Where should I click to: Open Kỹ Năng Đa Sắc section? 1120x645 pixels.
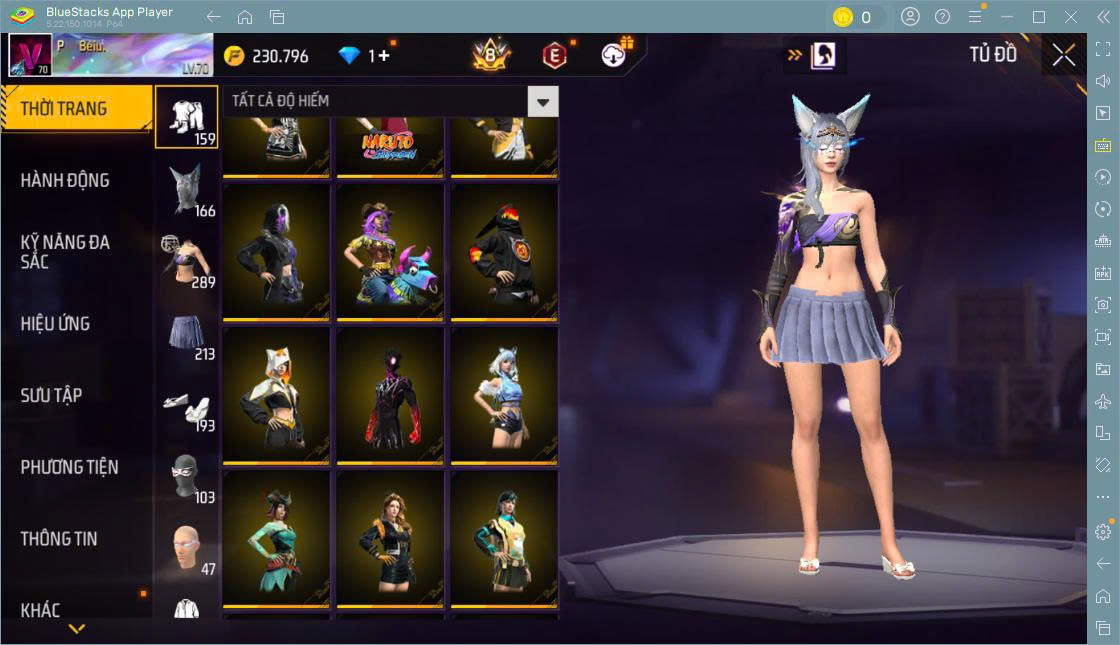(65, 252)
